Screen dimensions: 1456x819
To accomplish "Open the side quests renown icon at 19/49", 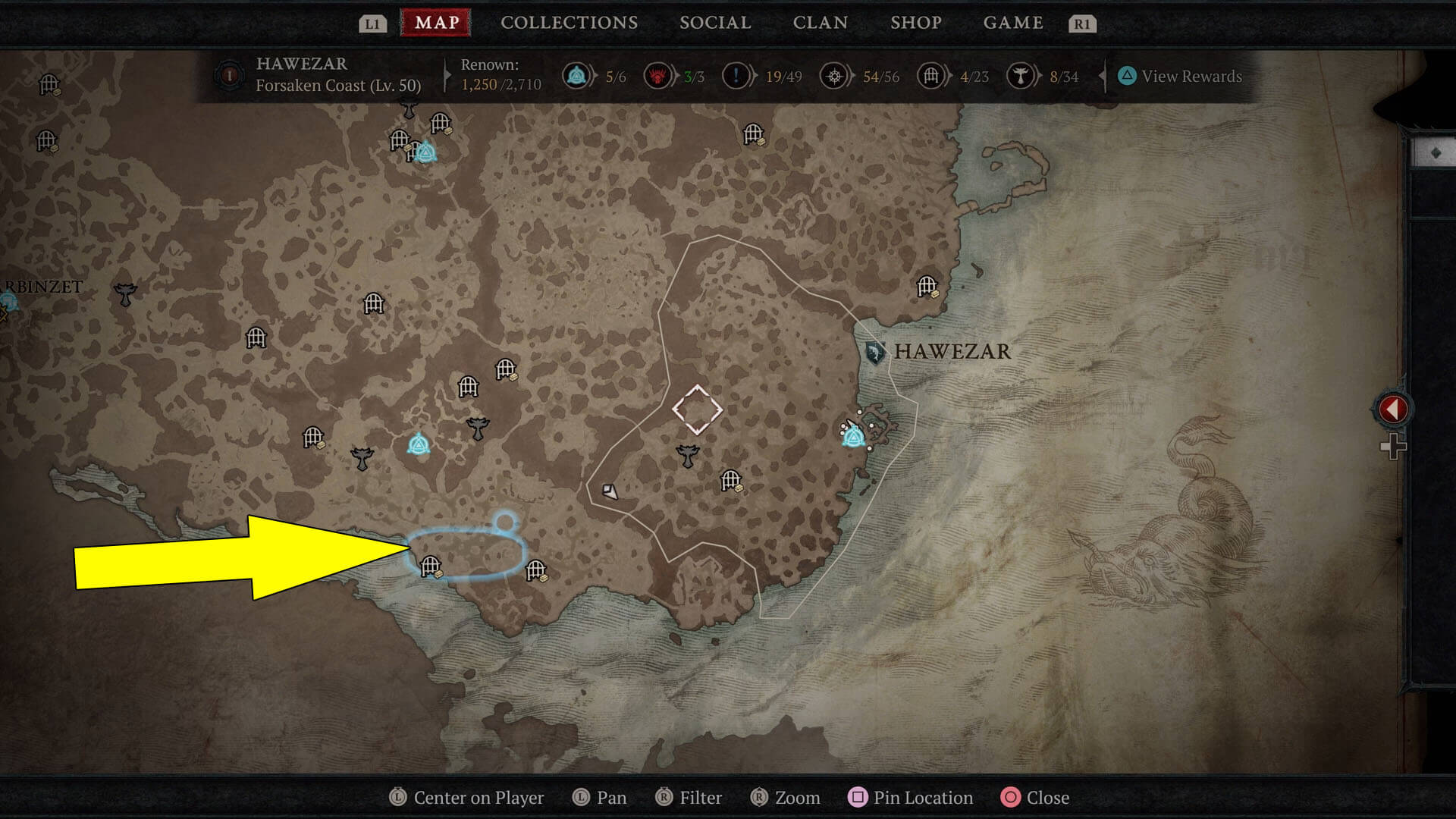I will [735, 76].
